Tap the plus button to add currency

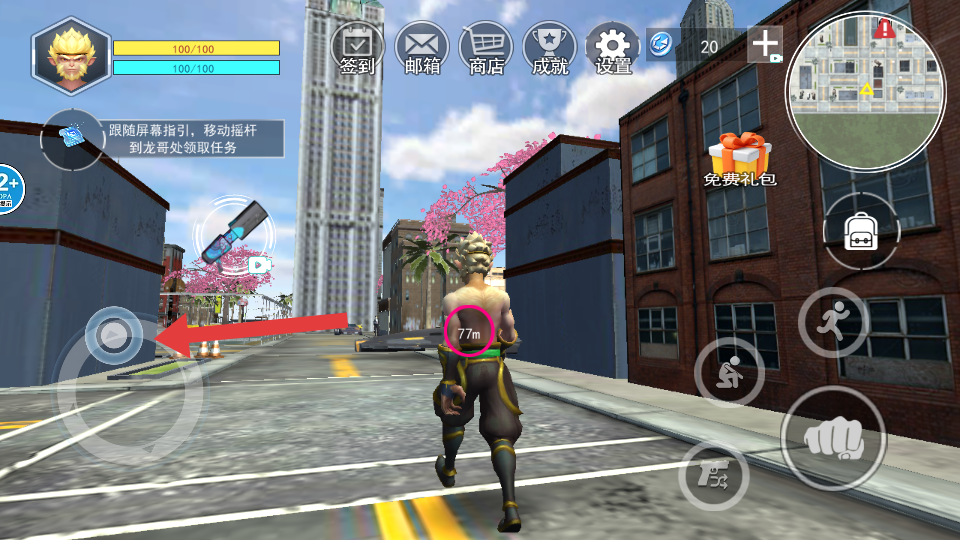tap(766, 45)
